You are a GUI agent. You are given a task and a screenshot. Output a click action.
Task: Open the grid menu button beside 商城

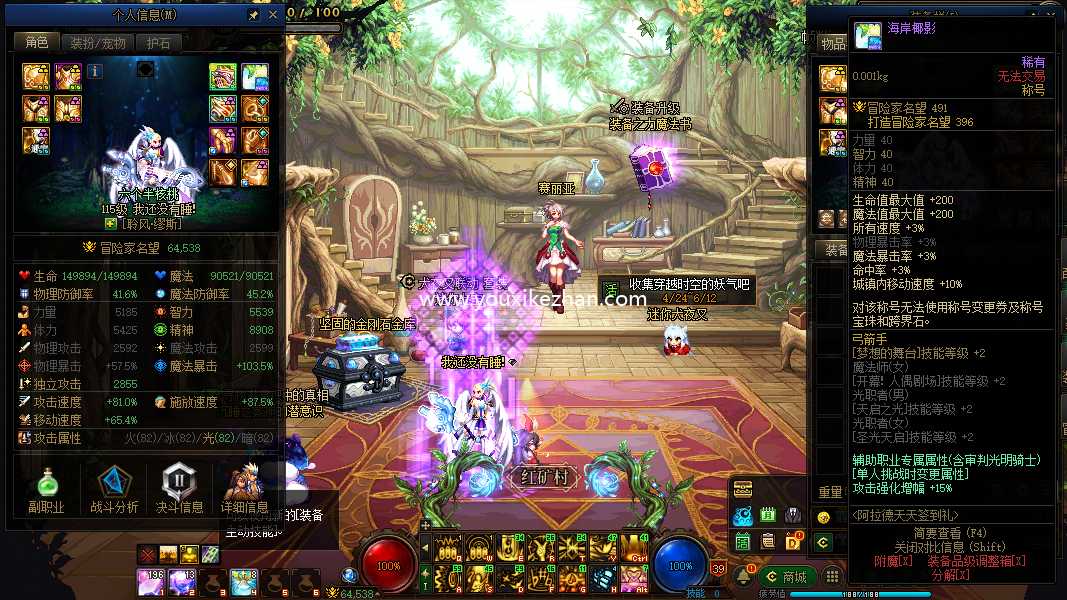pyautogui.click(x=831, y=577)
